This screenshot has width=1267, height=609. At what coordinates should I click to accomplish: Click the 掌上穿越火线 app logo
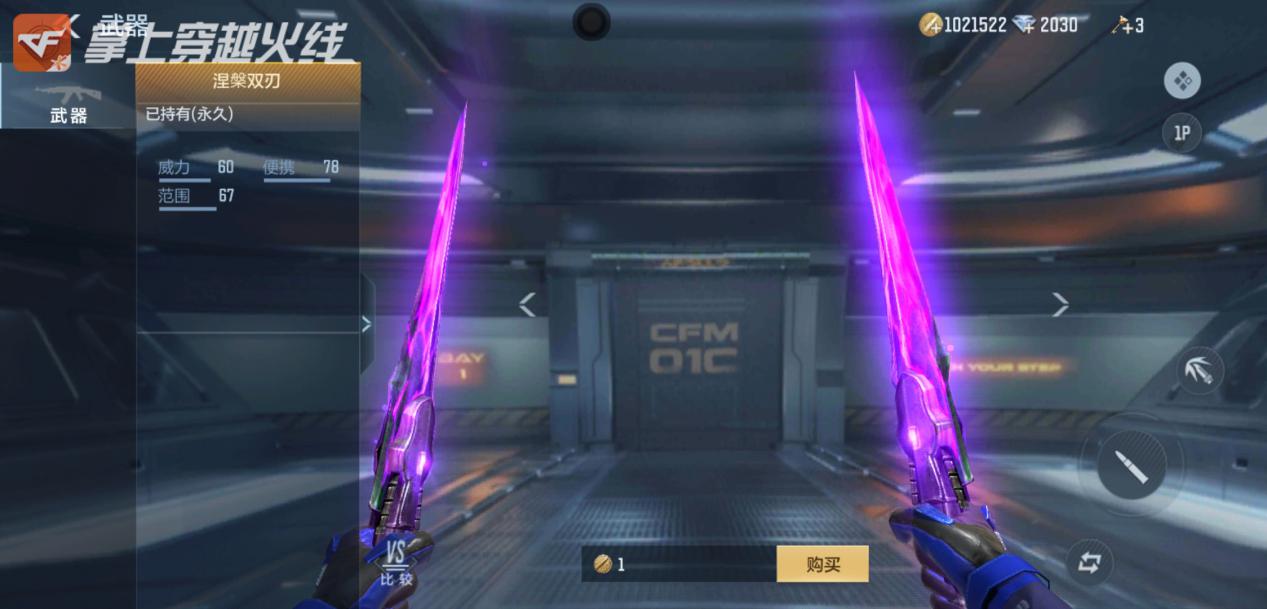[42, 42]
